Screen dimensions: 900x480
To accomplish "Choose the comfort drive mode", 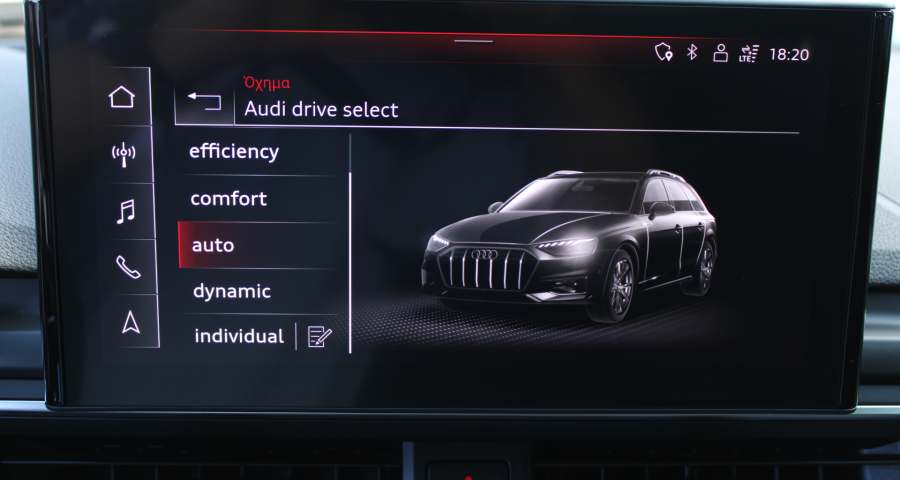I will point(229,199).
